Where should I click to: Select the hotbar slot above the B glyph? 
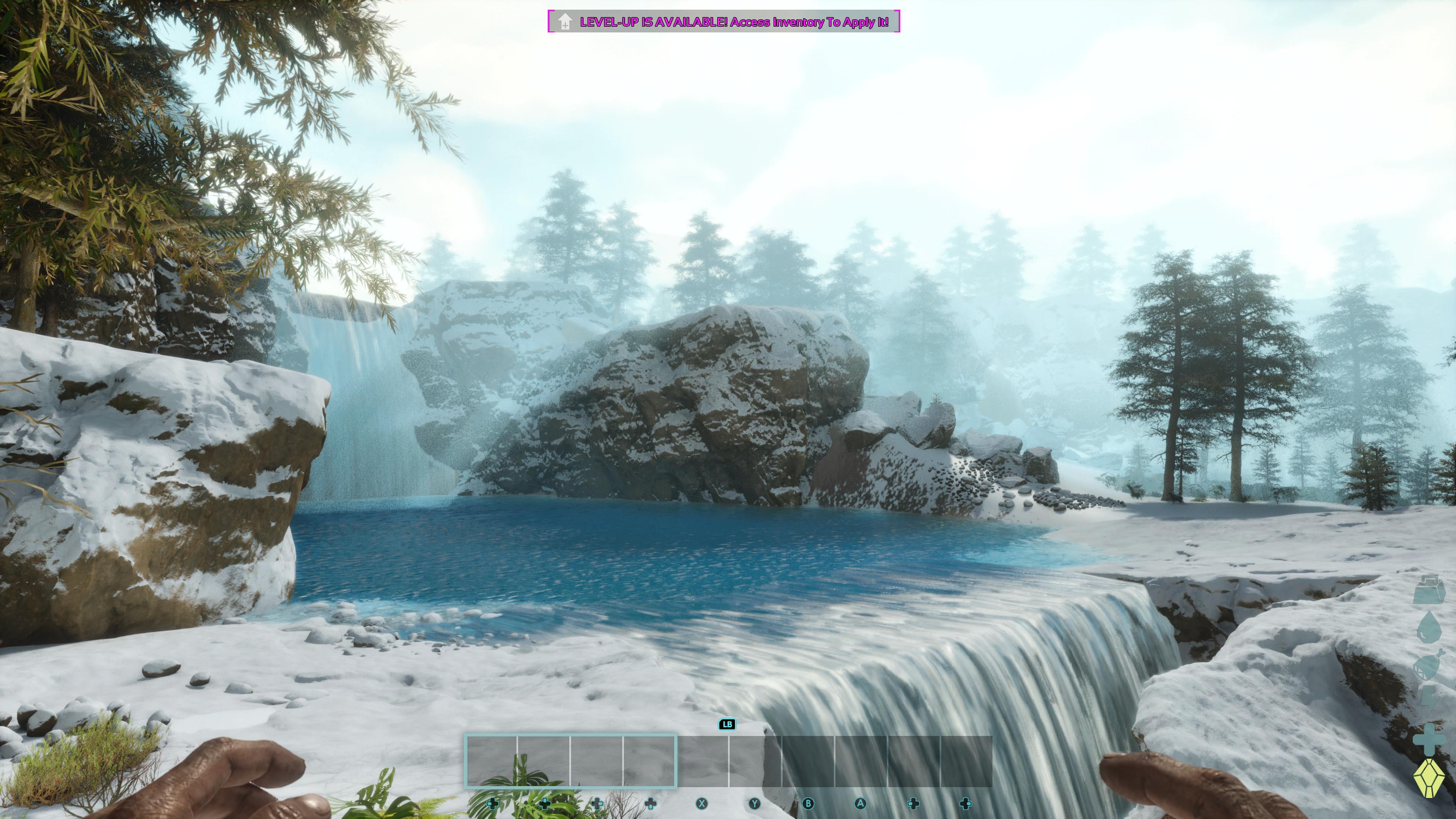[808, 761]
